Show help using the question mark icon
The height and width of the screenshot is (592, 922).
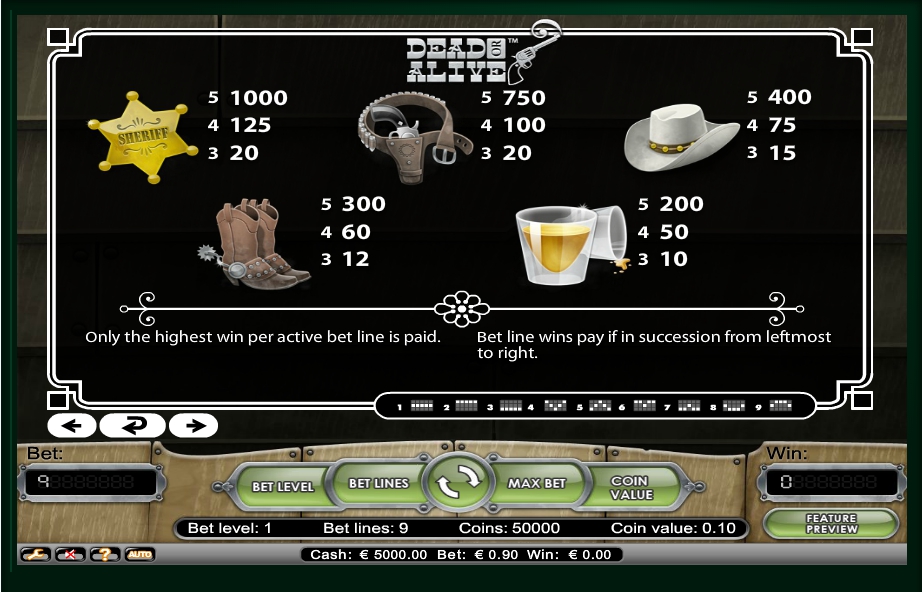click(x=104, y=554)
